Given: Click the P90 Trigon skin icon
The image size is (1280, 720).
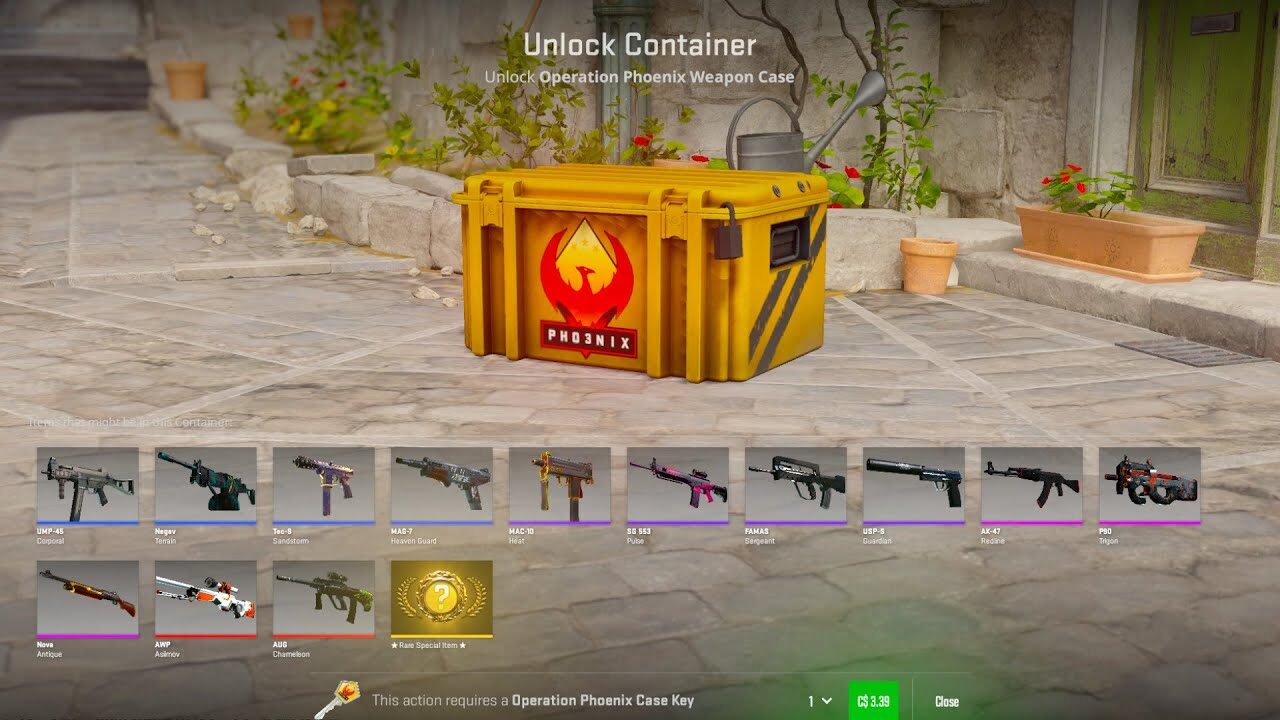Looking at the screenshot, I should [1150, 488].
